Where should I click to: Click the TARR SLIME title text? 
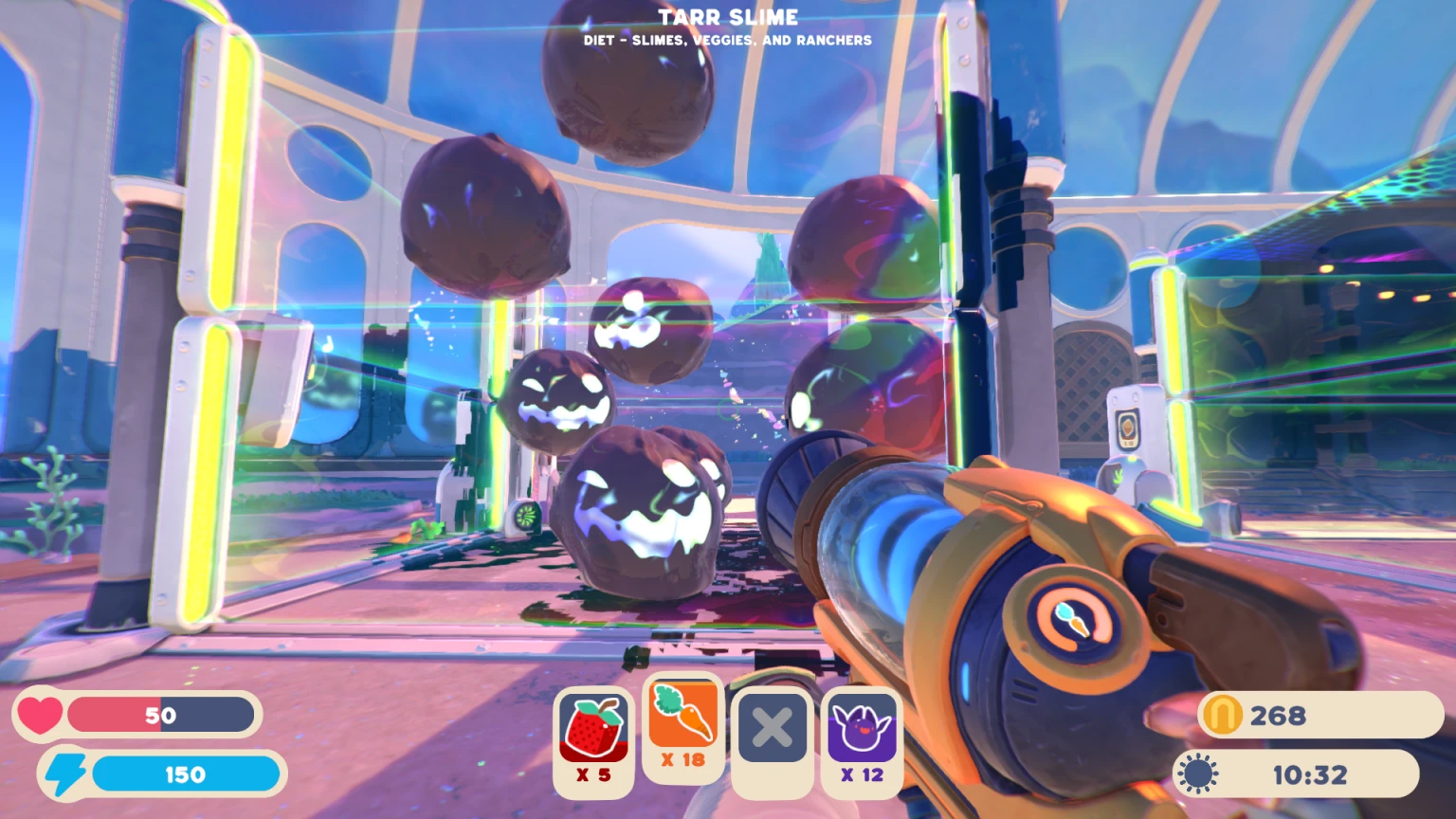(729, 16)
